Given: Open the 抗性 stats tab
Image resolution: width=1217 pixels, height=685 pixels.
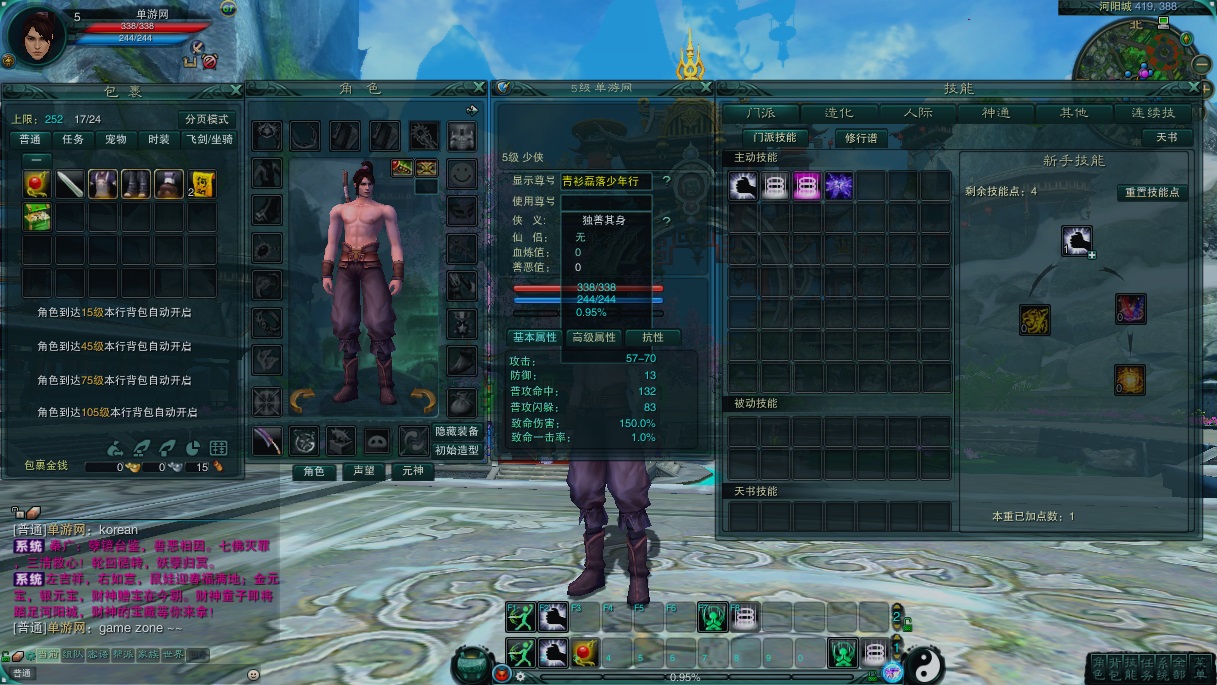Looking at the screenshot, I should (653, 338).
